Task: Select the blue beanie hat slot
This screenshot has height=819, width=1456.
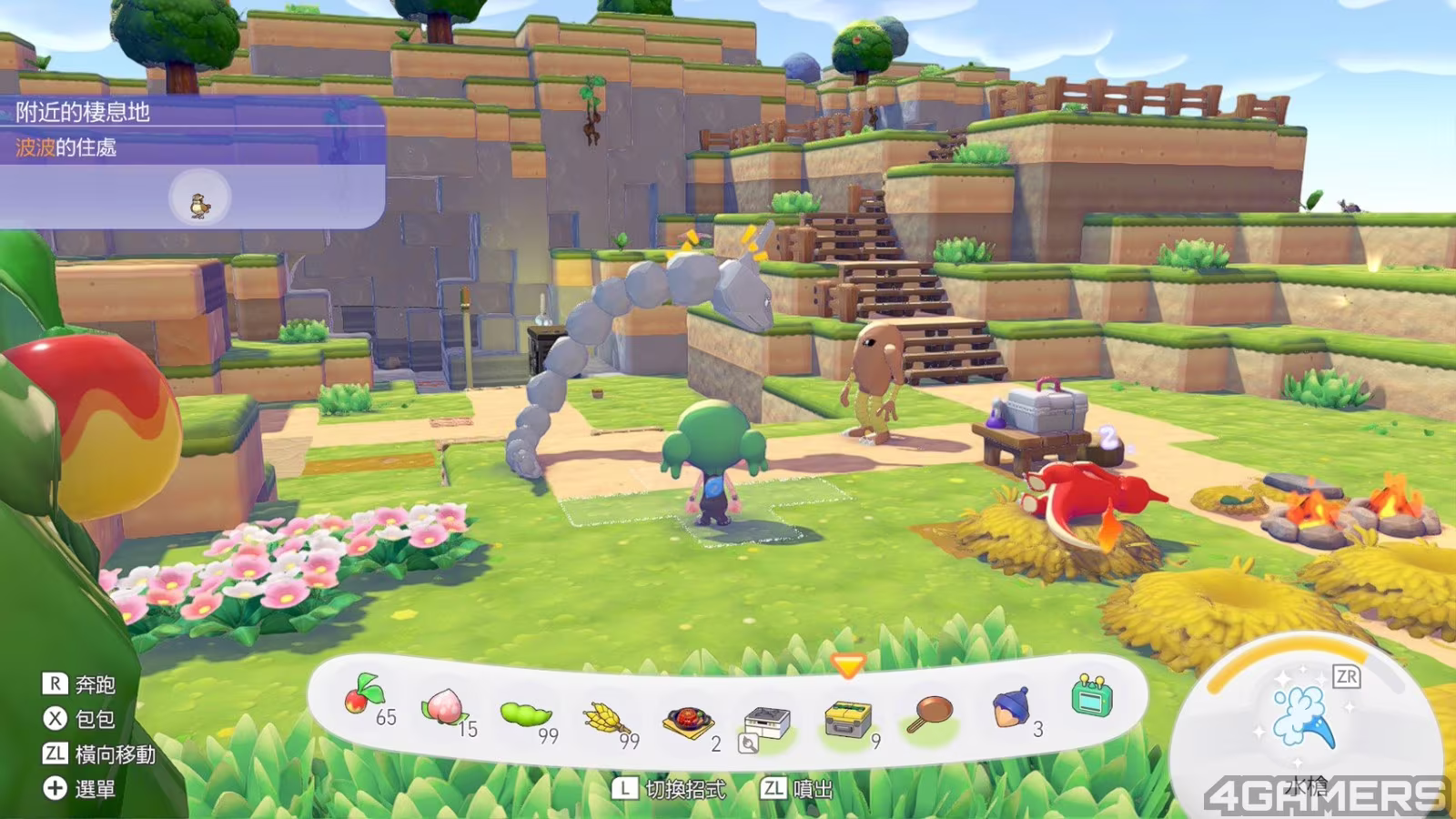Action: [x=1010, y=707]
